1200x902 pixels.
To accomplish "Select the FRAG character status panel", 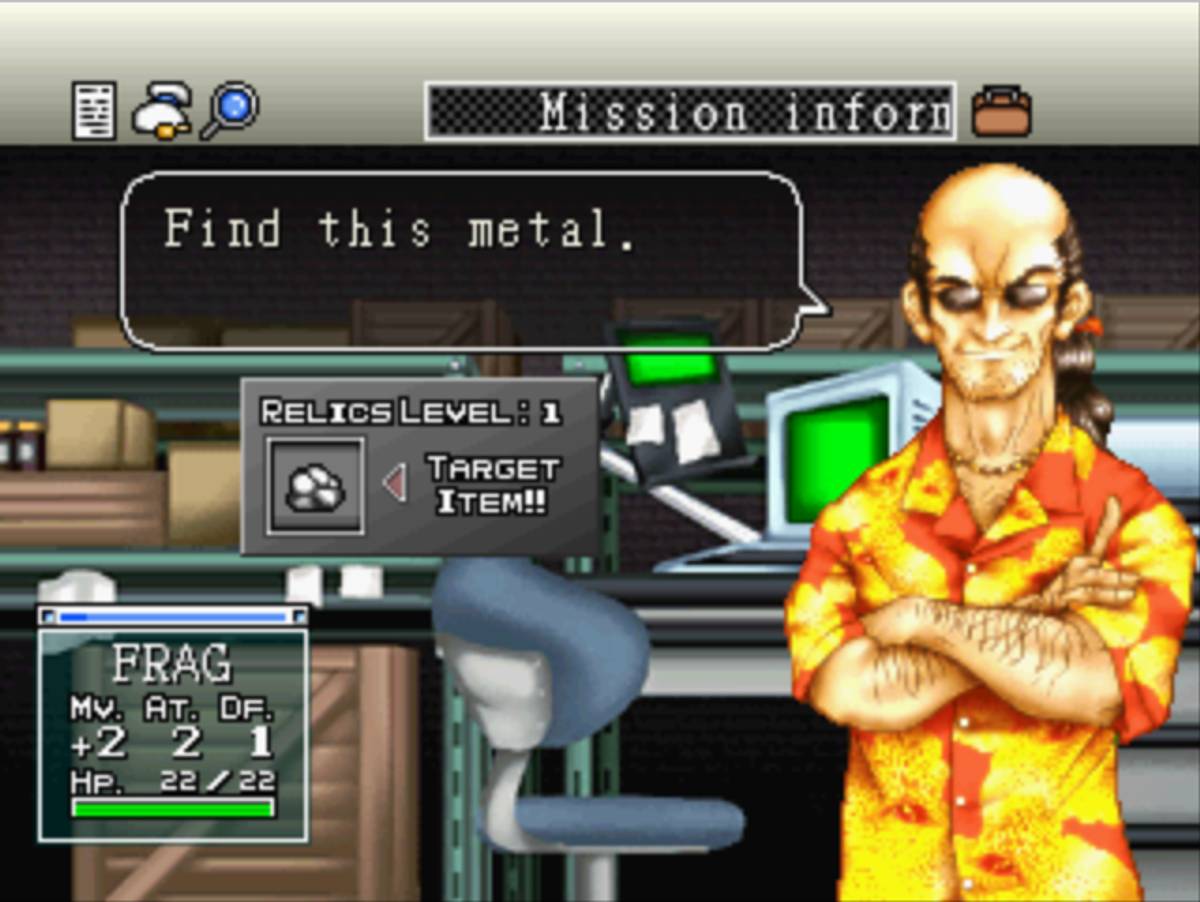I will (x=173, y=735).
